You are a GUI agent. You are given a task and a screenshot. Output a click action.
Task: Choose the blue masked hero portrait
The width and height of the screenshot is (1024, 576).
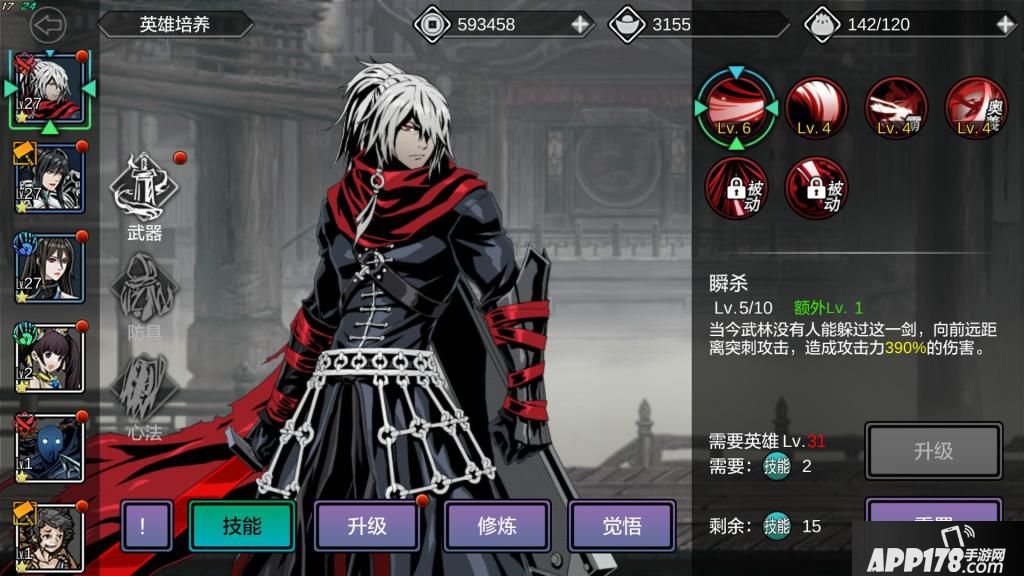click(x=47, y=447)
